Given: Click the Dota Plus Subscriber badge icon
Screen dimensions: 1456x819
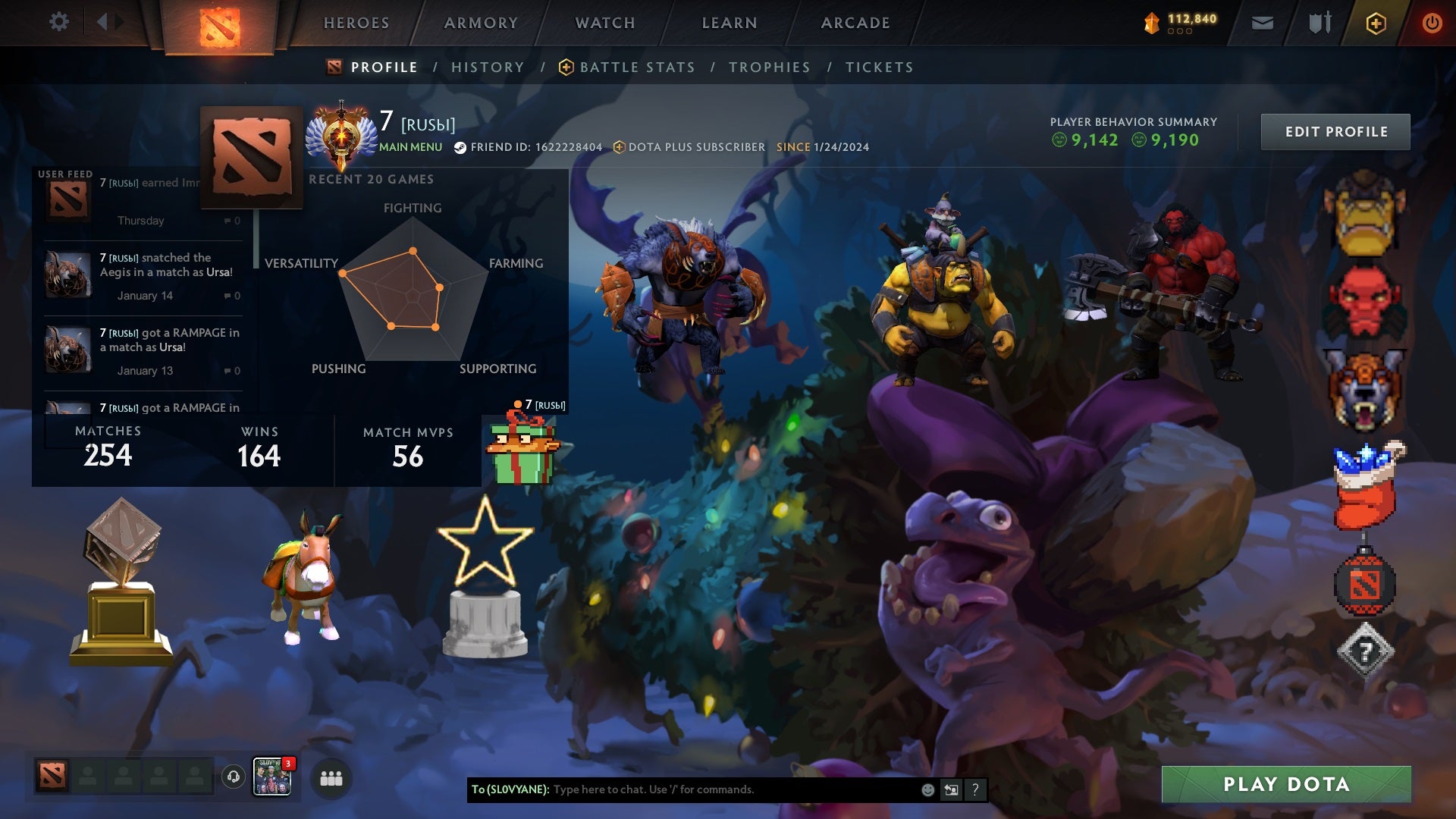Looking at the screenshot, I should [x=620, y=147].
